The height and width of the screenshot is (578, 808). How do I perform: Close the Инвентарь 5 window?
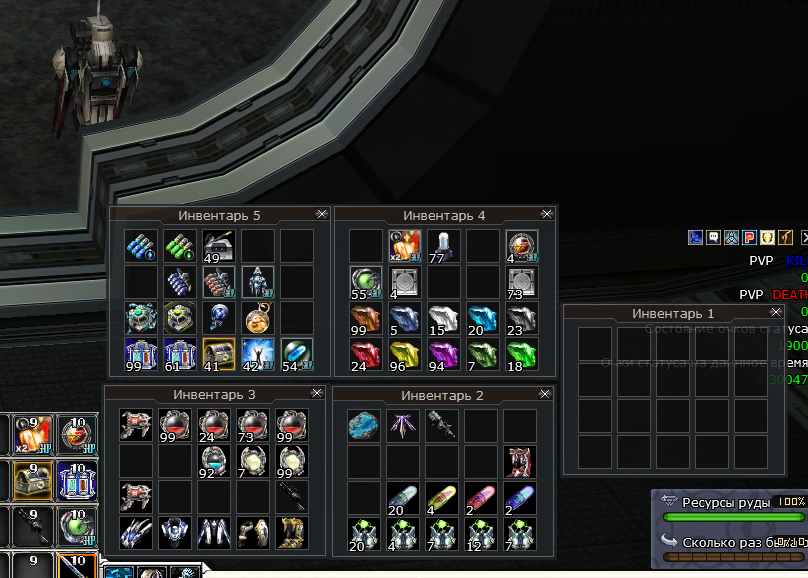tap(321, 214)
